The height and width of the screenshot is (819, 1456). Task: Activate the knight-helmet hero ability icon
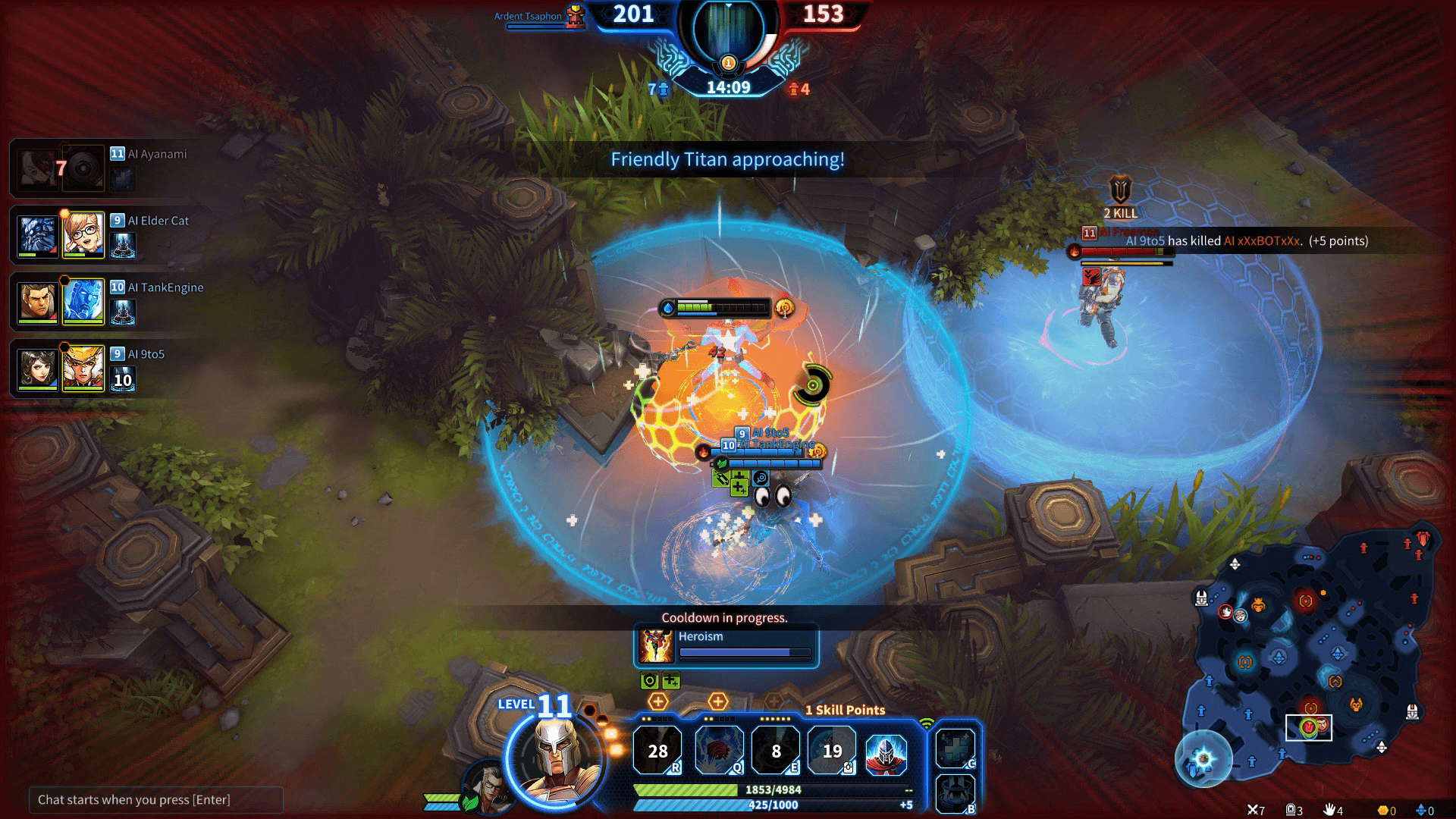886,754
